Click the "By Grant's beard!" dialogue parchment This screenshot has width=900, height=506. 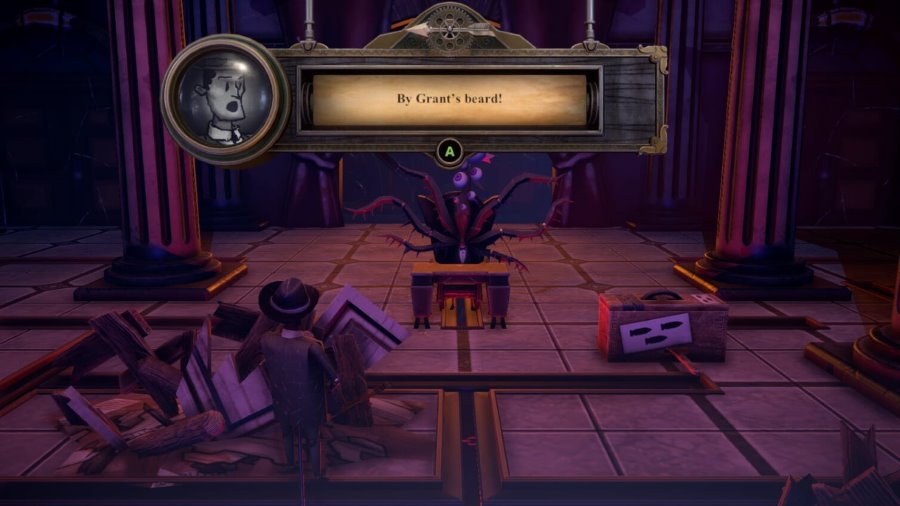[x=449, y=100]
